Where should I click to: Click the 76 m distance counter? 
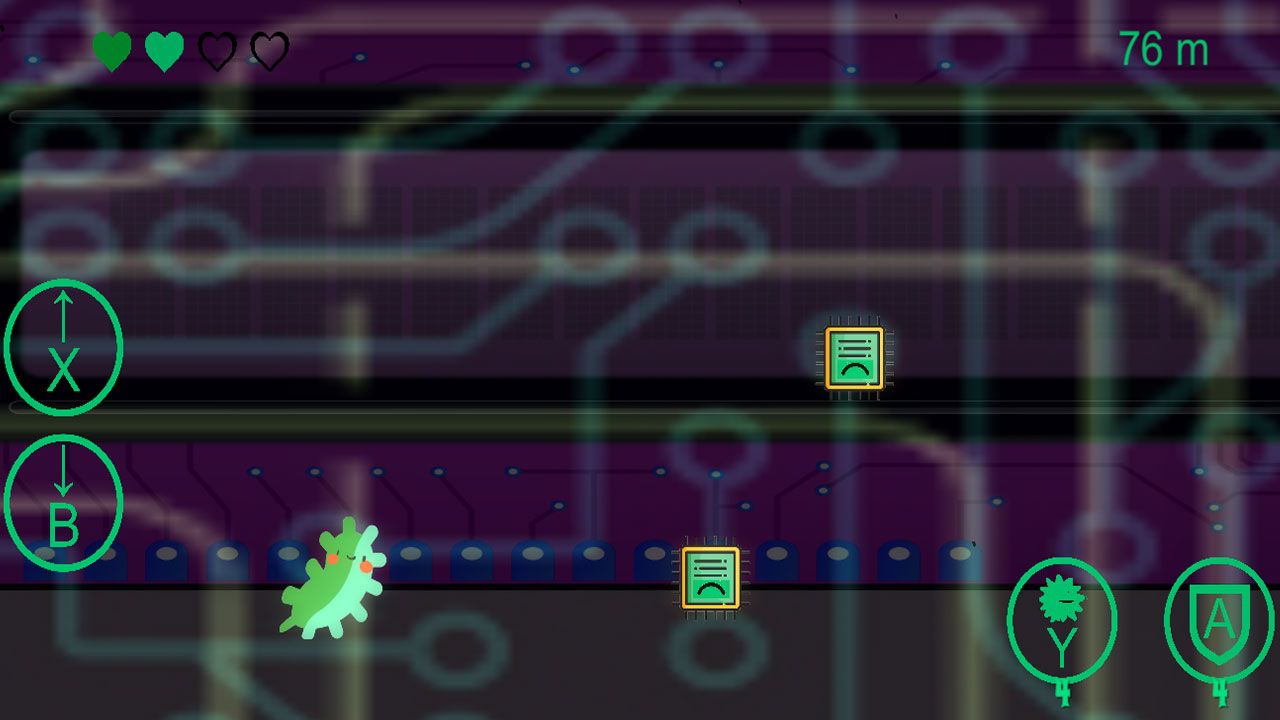click(x=1163, y=48)
